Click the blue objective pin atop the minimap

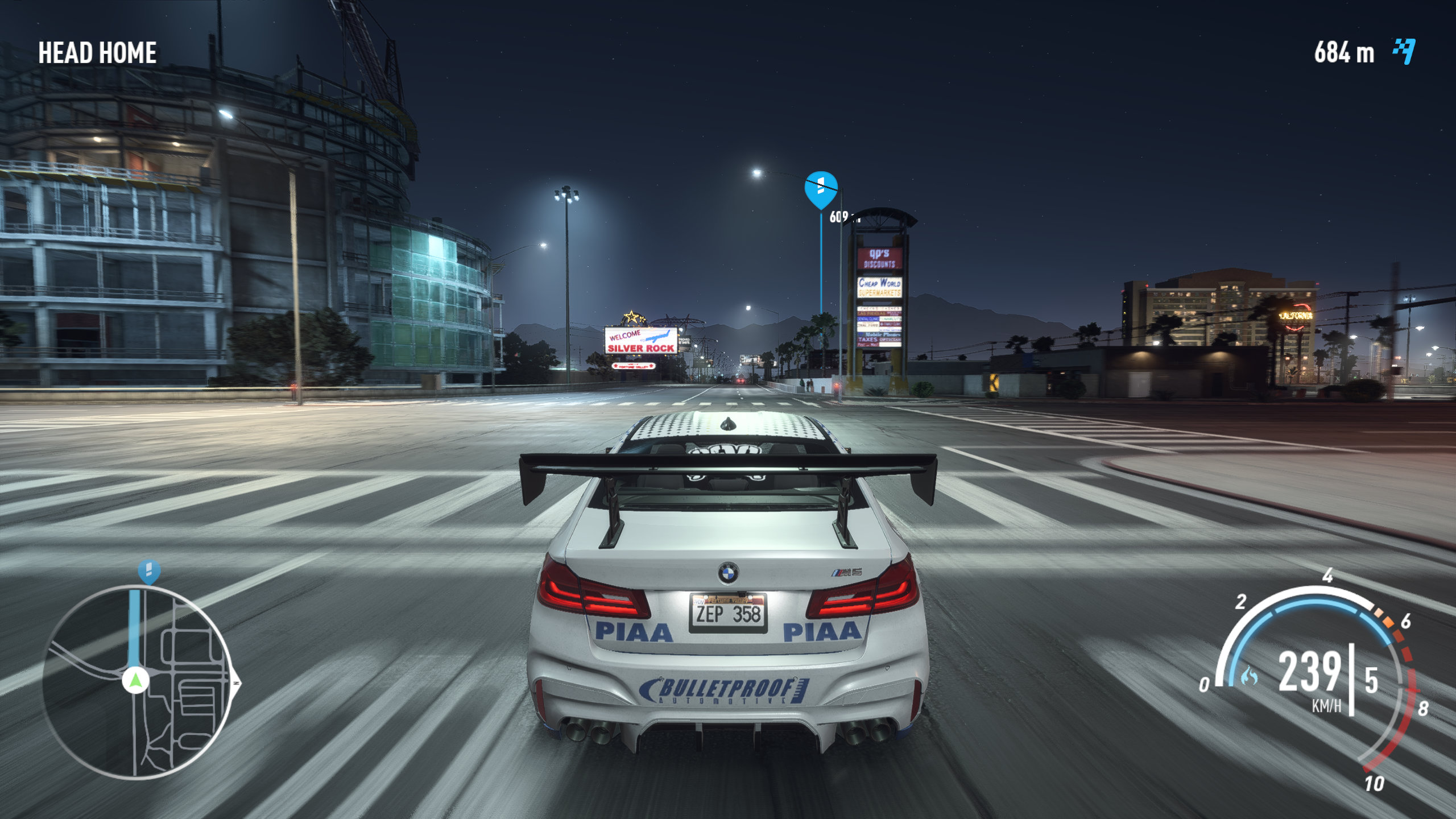tap(149, 570)
